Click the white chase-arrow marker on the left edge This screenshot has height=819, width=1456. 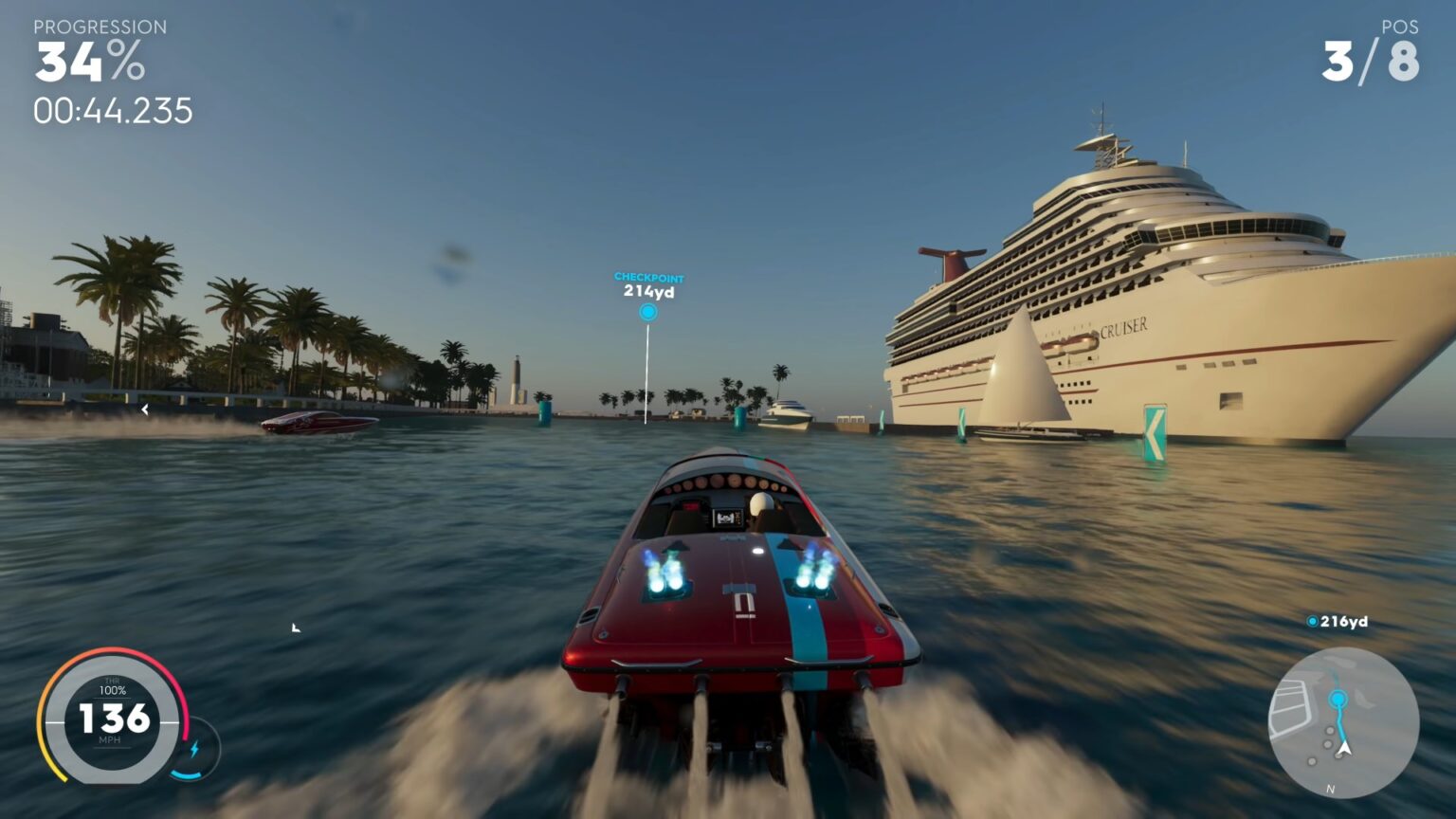click(x=145, y=410)
